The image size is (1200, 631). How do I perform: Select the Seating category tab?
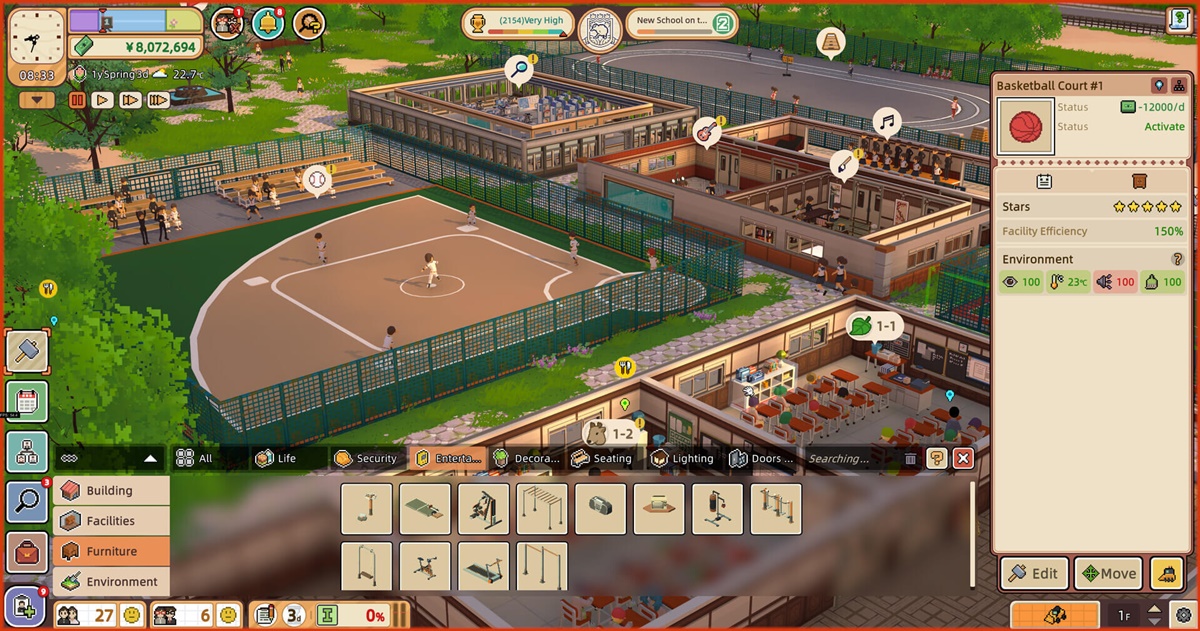(x=602, y=458)
